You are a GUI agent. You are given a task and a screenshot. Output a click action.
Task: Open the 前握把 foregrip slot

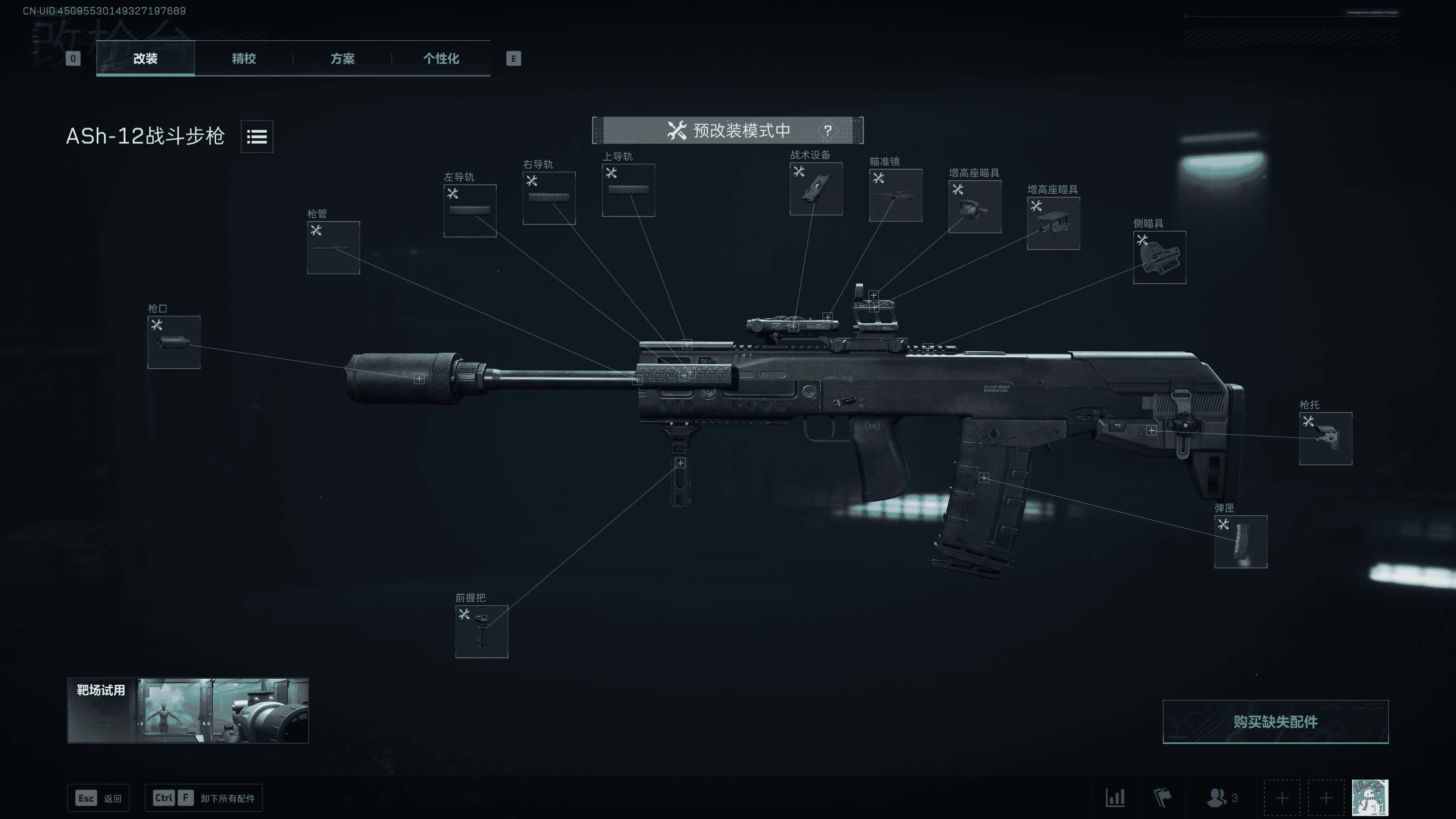481,631
